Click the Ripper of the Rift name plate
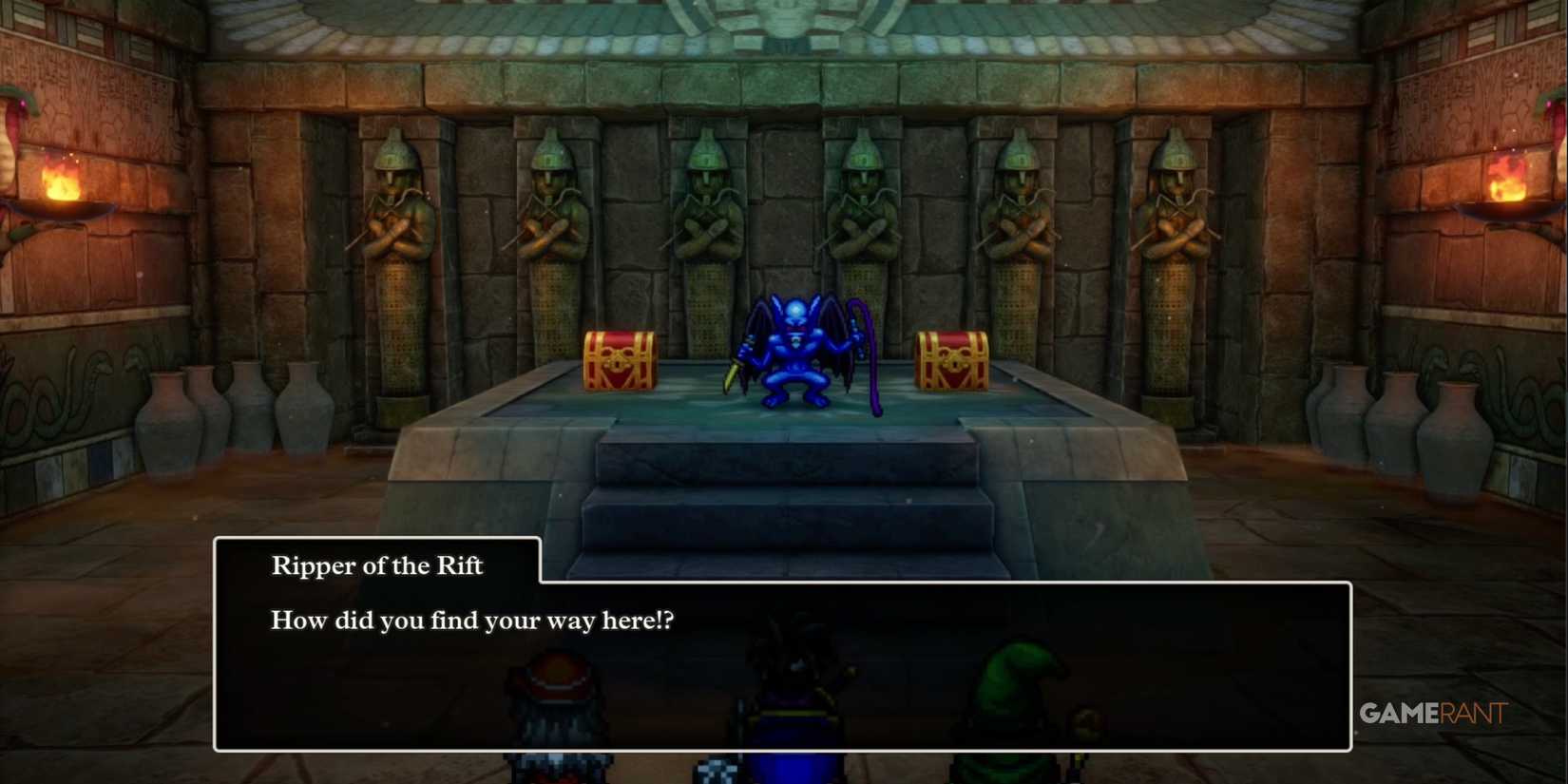The height and width of the screenshot is (784, 1568). tap(377, 565)
